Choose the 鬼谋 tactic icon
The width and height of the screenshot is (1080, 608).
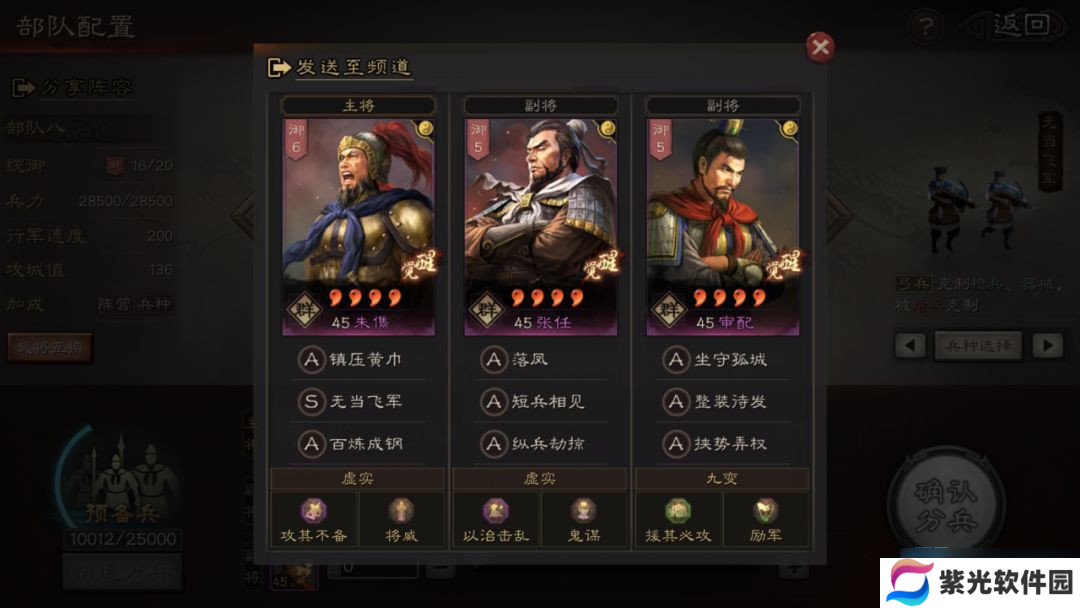pos(584,512)
